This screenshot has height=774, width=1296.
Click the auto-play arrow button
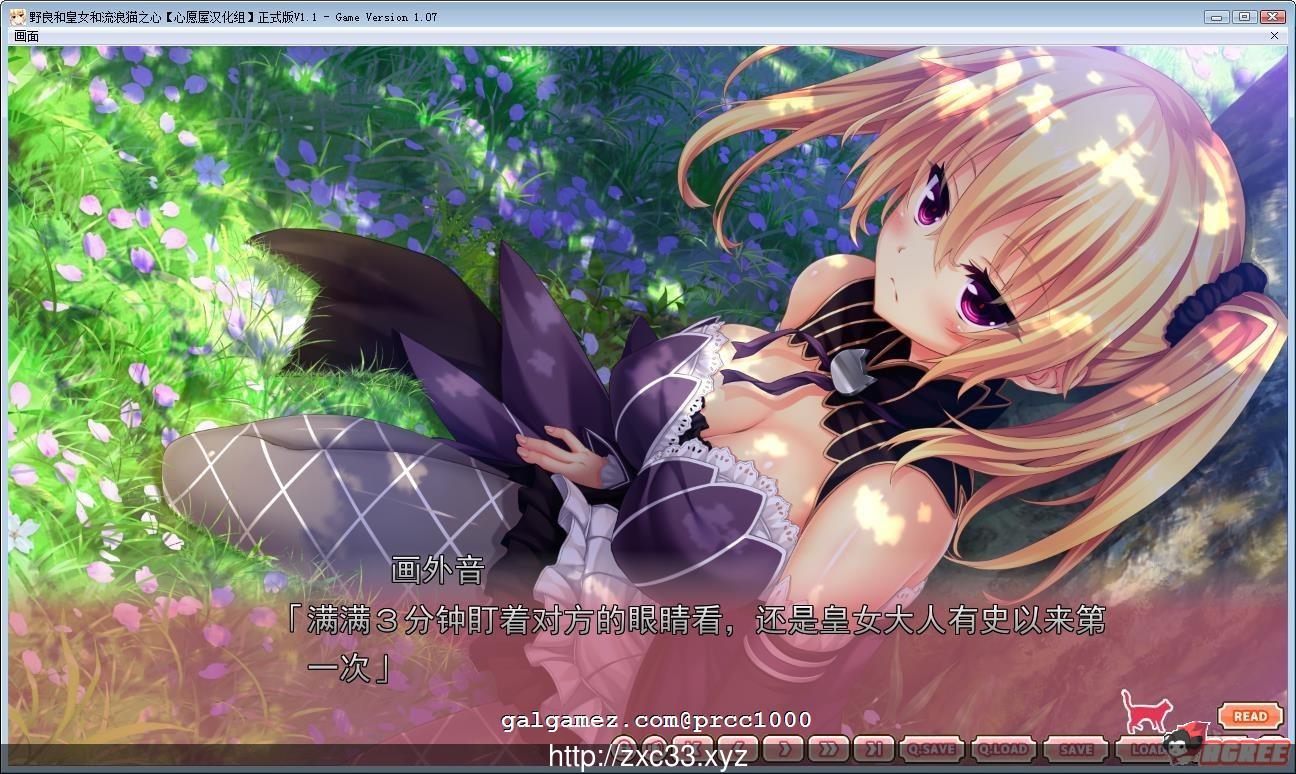(x=782, y=747)
